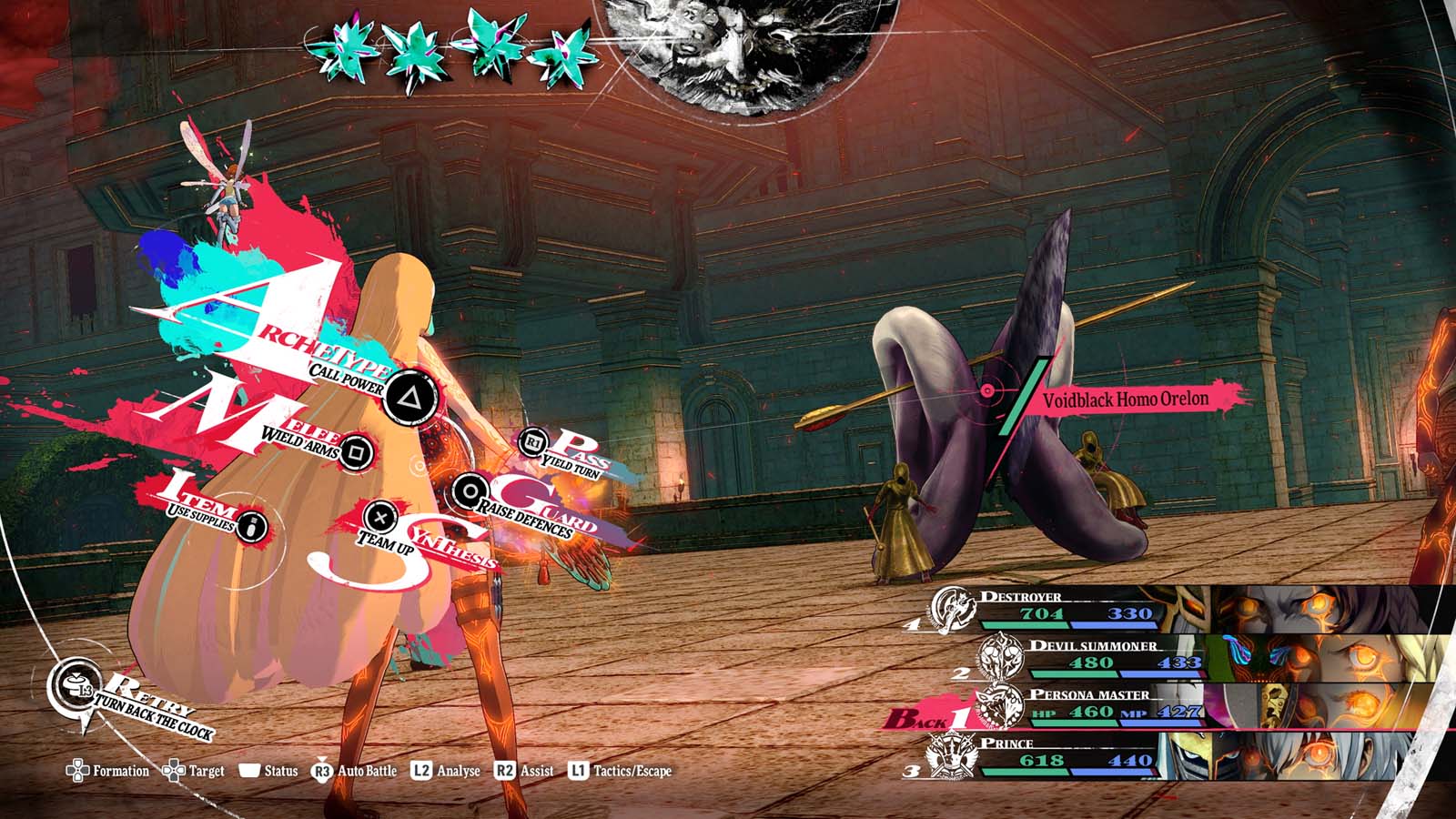The width and height of the screenshot is (1456, 819).
Task: Open the Tactics/Escape option
Action: click(x=621, y=771)
